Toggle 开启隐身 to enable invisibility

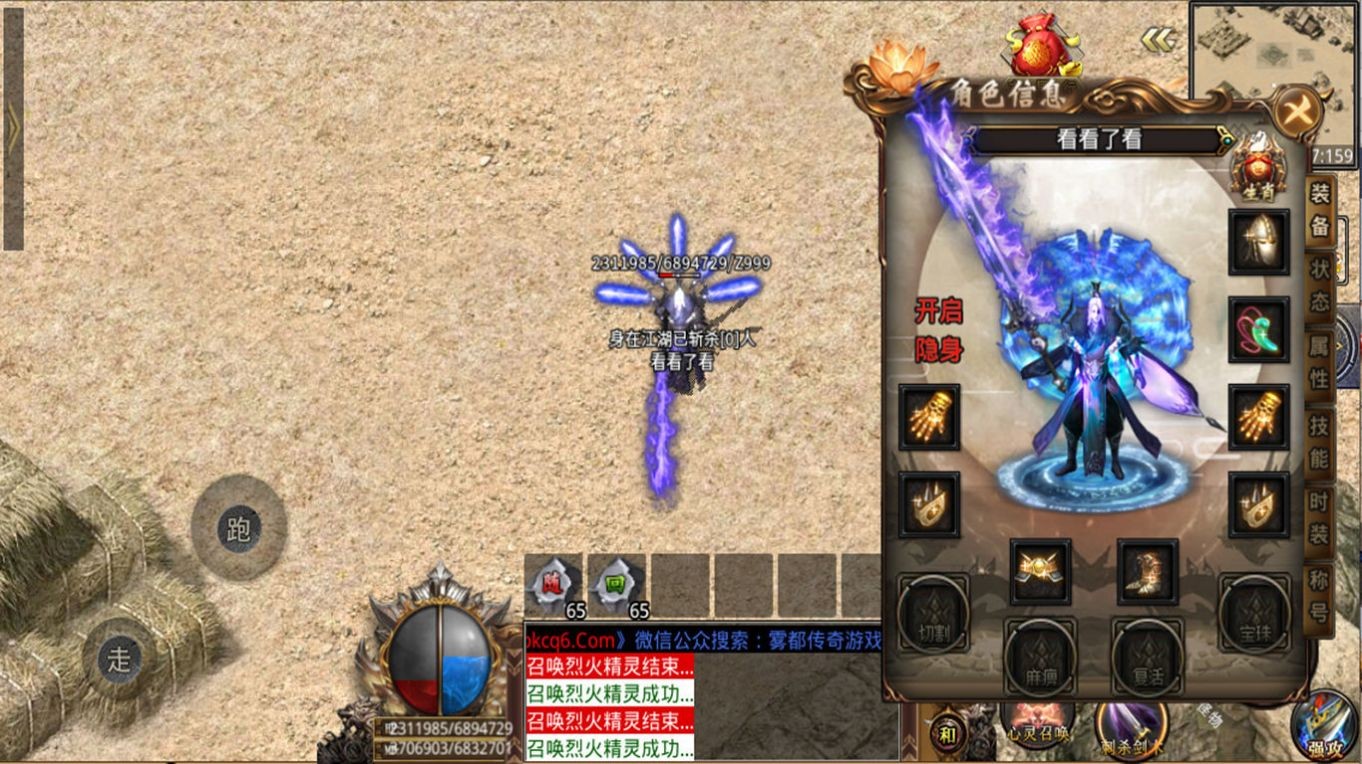coord(939,330)
